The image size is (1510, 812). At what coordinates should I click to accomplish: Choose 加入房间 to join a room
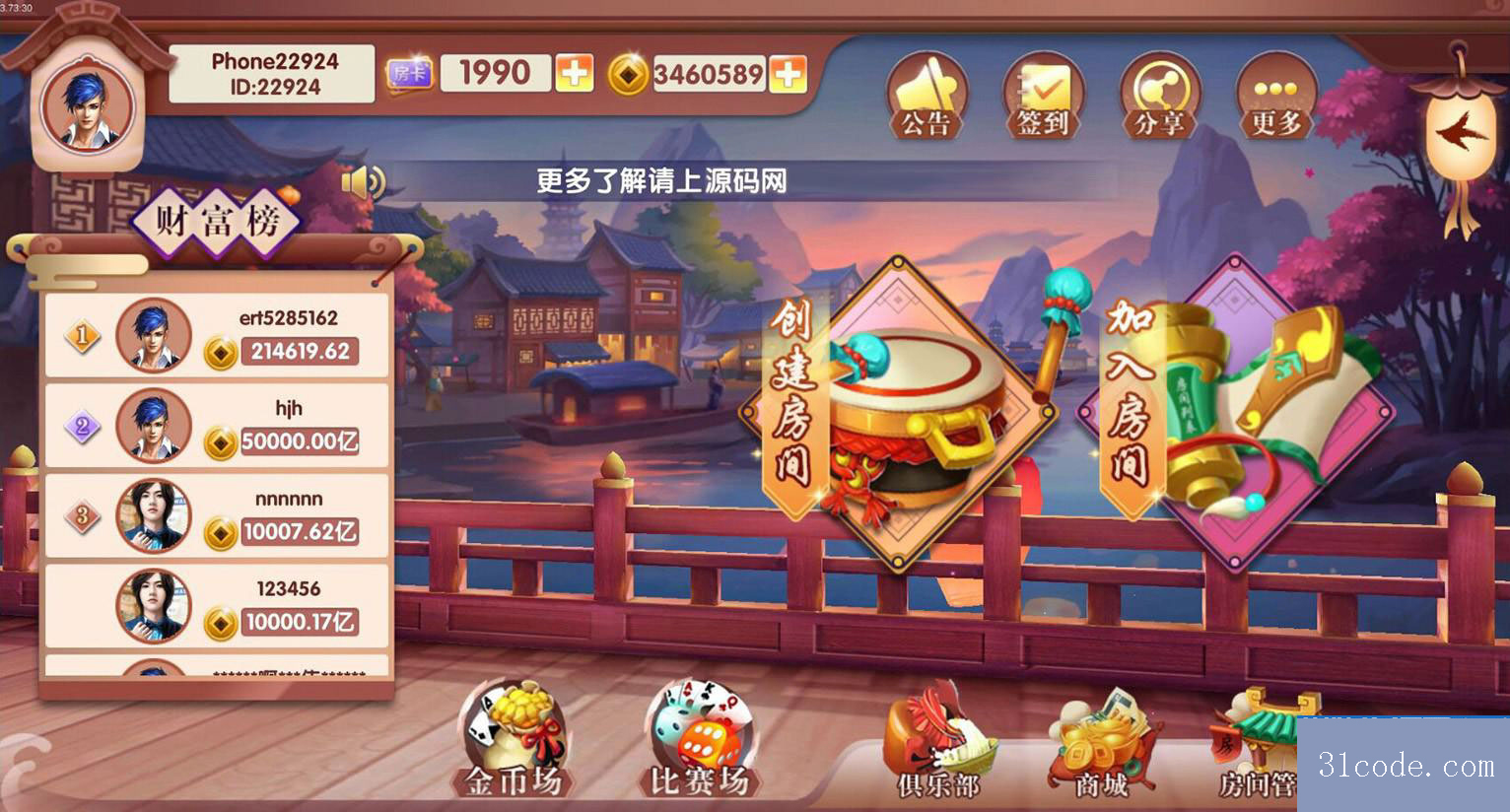(x=1237, y=412)
